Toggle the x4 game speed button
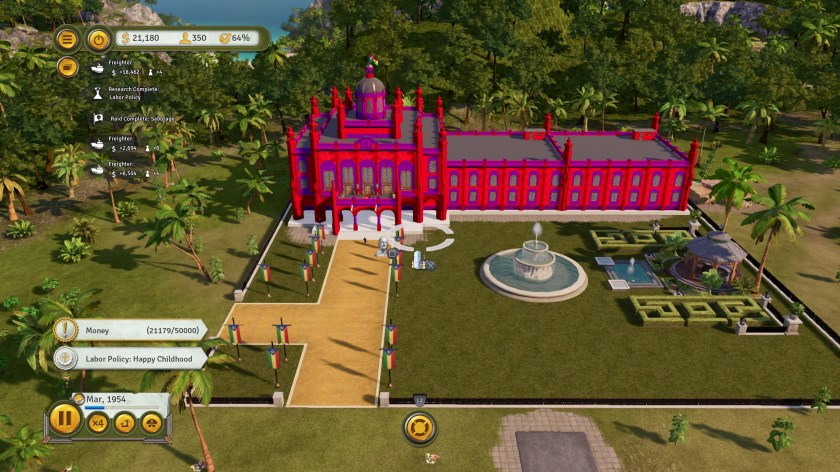Screen dimensions: 840x472 click(99, 423)
